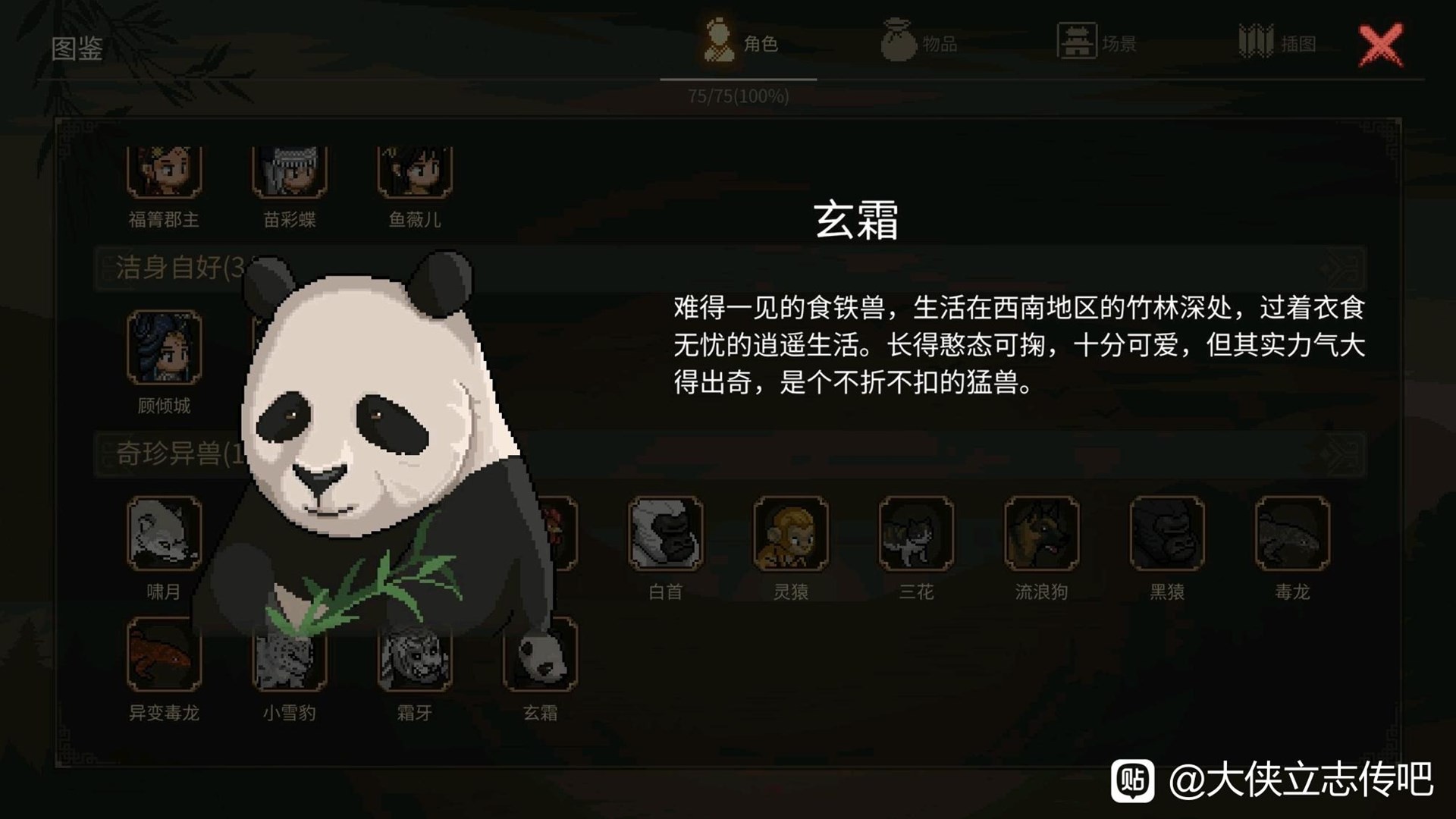
Task: Show the 插图 illustrations tab
Action: 1277,43
